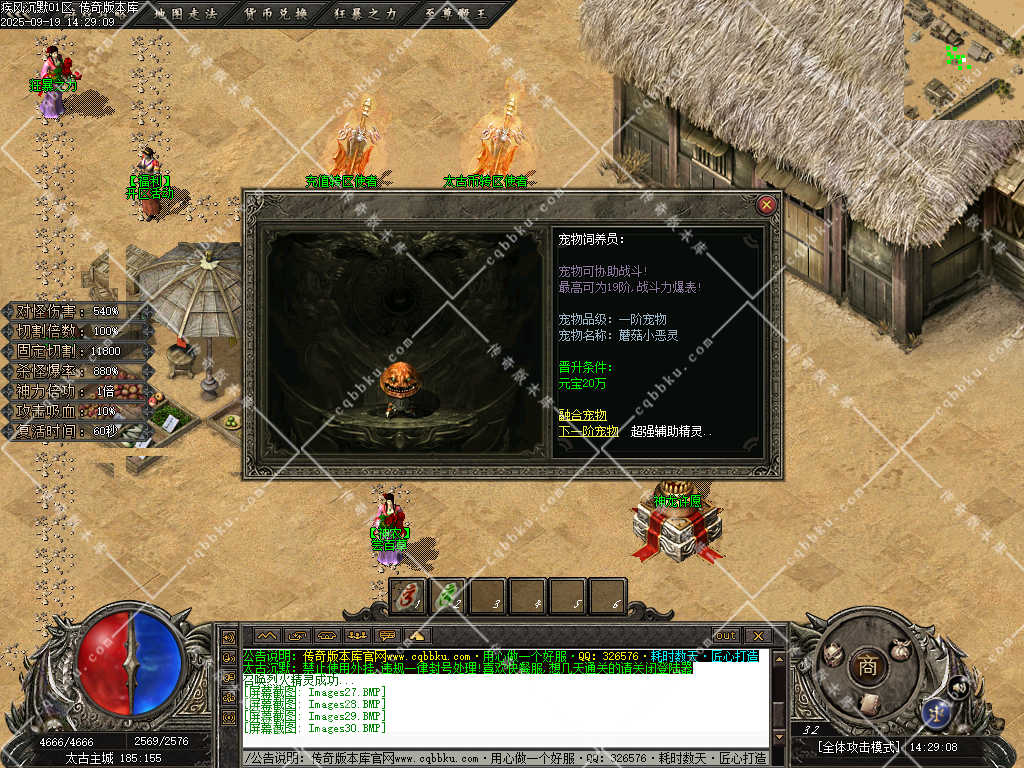Open the helmet character equipment icon
The width and height of the screenshot is (1024, 768).
[x=832, y=655]
